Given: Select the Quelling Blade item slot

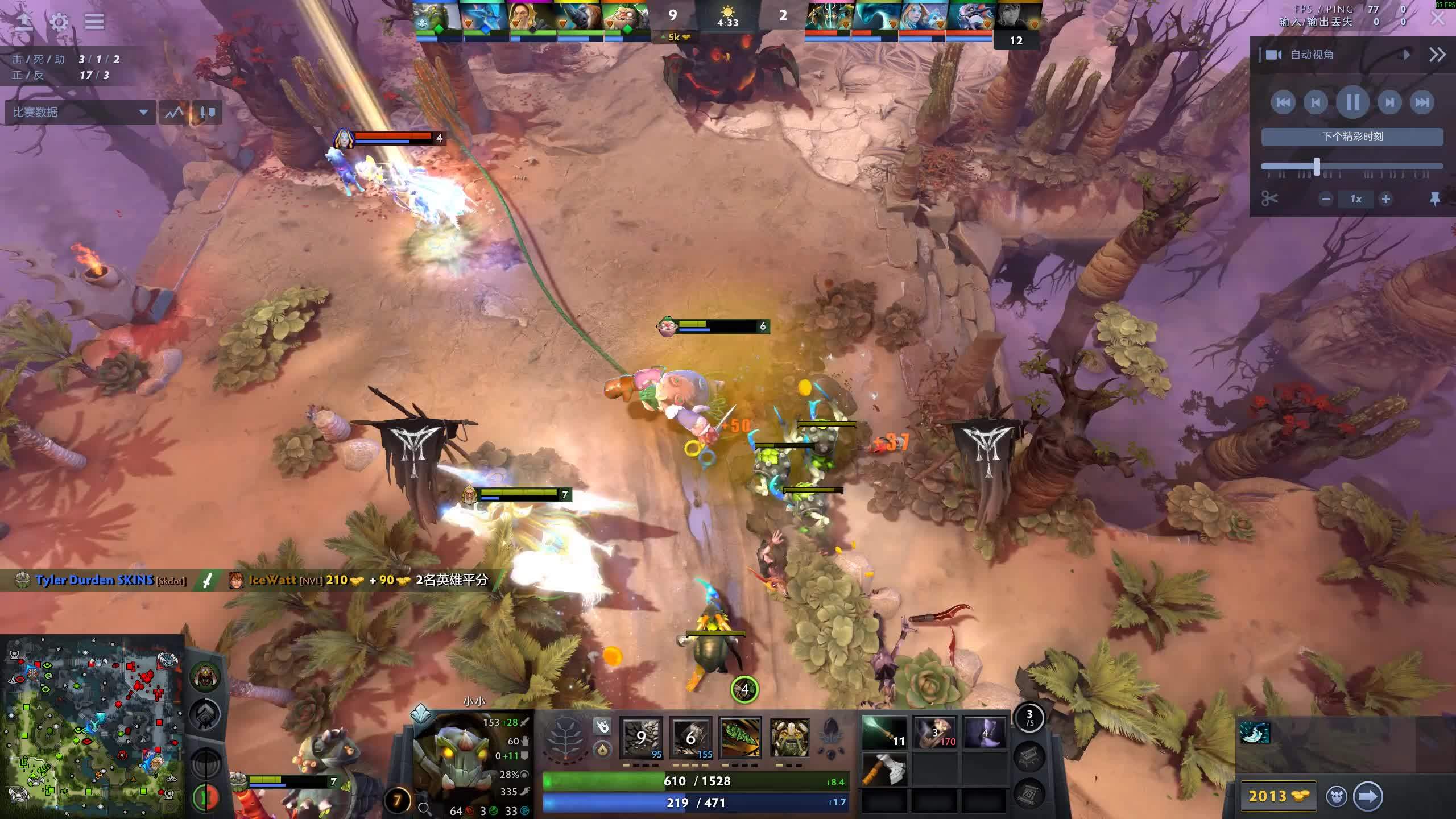Looking at the screenshot, I should click(x=884, y=770).
